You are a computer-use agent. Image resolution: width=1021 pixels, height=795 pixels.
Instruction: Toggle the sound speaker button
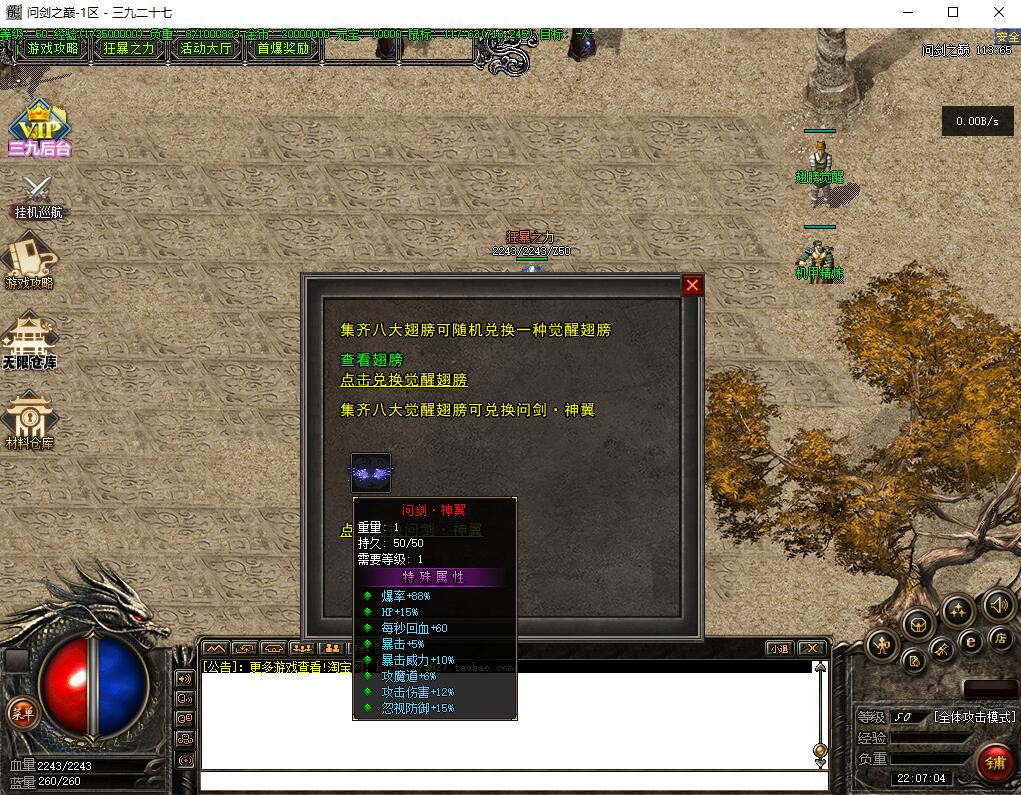998,606
